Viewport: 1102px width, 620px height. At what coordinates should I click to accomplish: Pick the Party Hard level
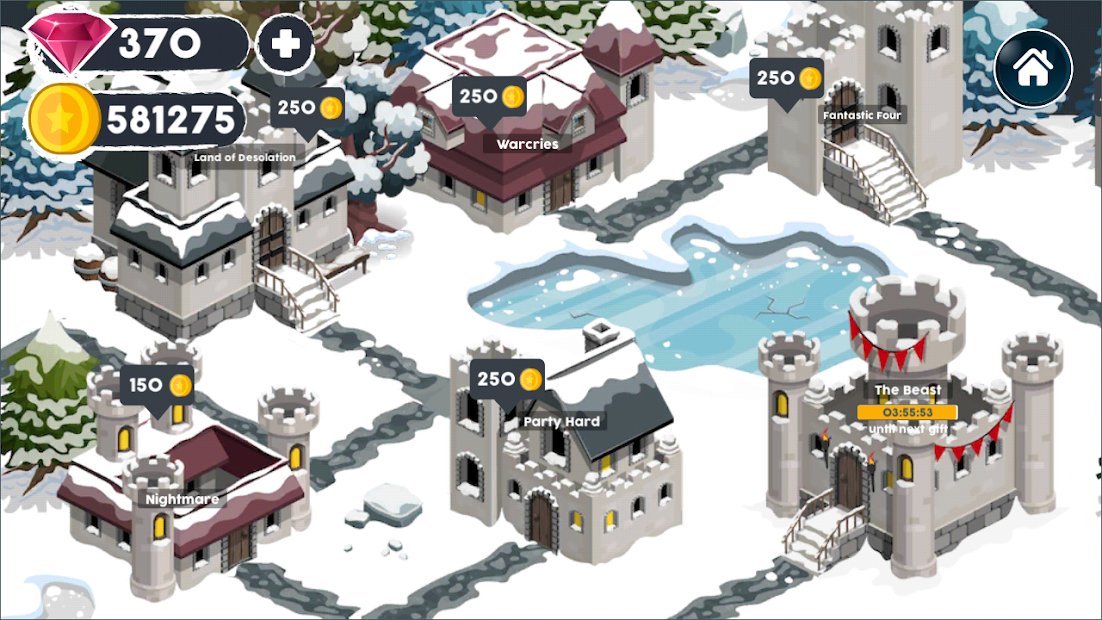562,421
